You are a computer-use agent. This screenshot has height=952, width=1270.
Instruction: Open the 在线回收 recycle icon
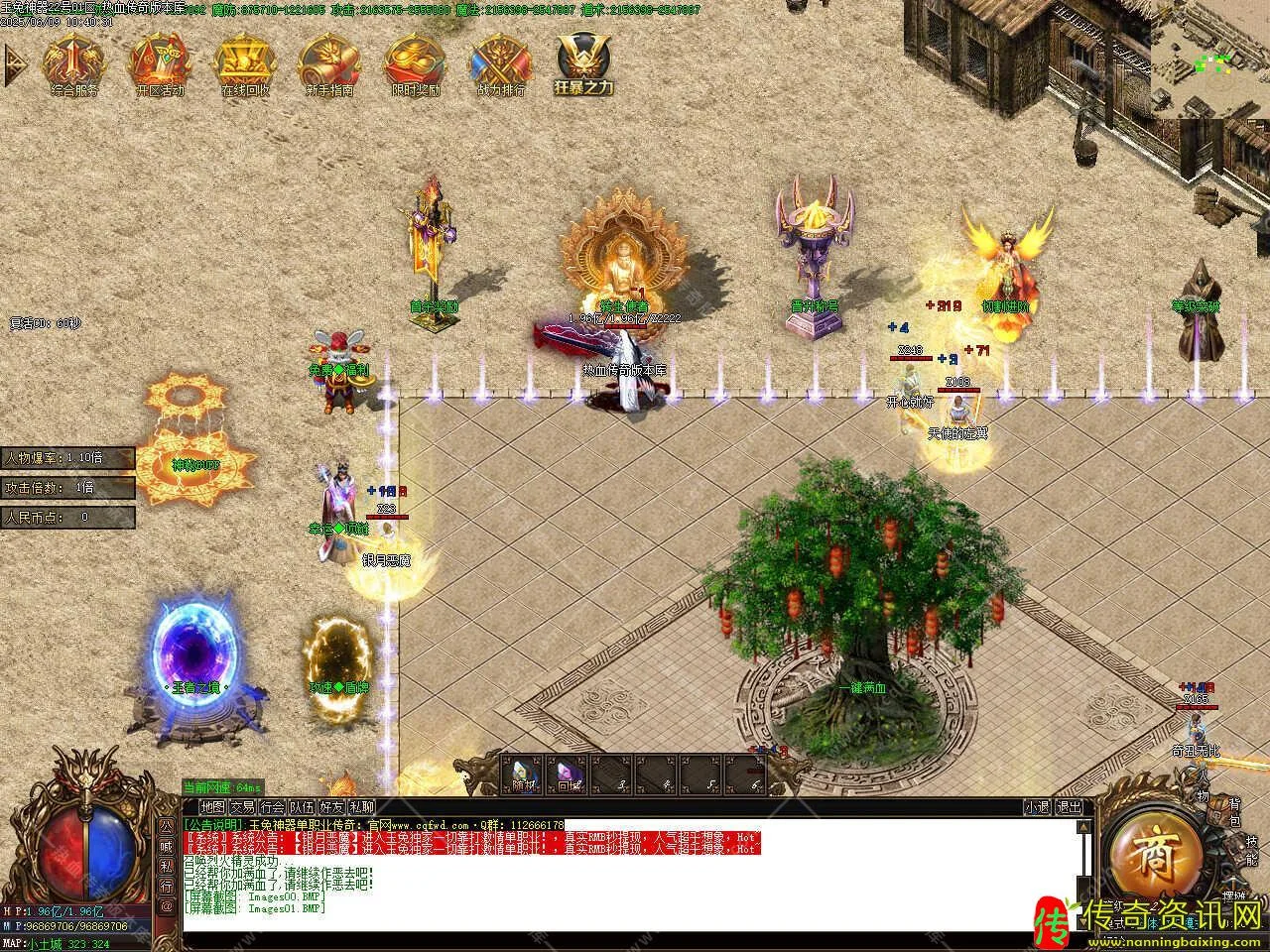point(244,63)
